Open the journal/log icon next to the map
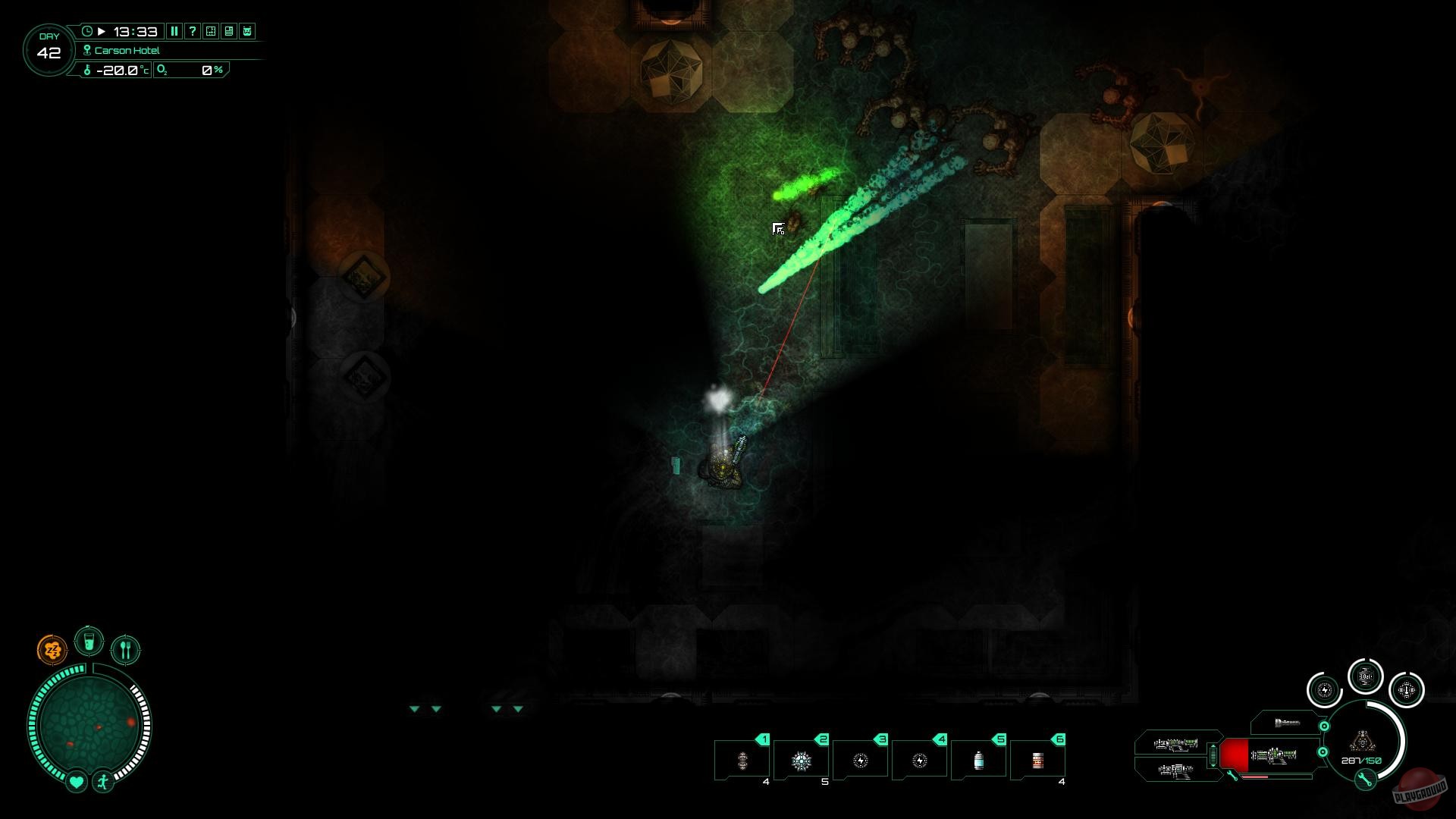This screenshot has height=819, width=1456. coord(229,32)
